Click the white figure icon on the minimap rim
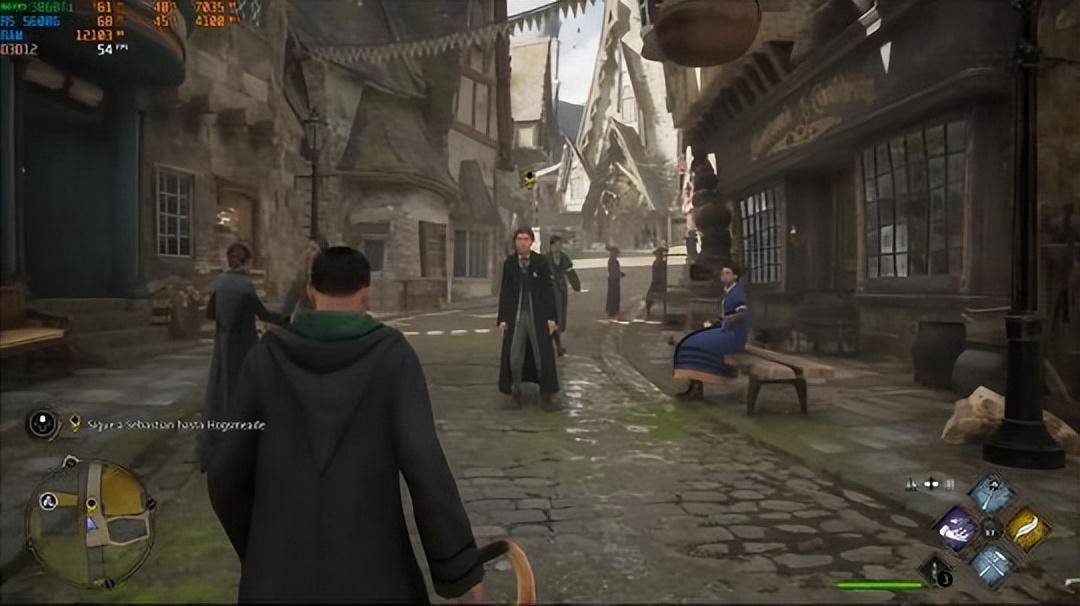The width and height of the screenshot is (1080, 606). click(x=47, y=502)
